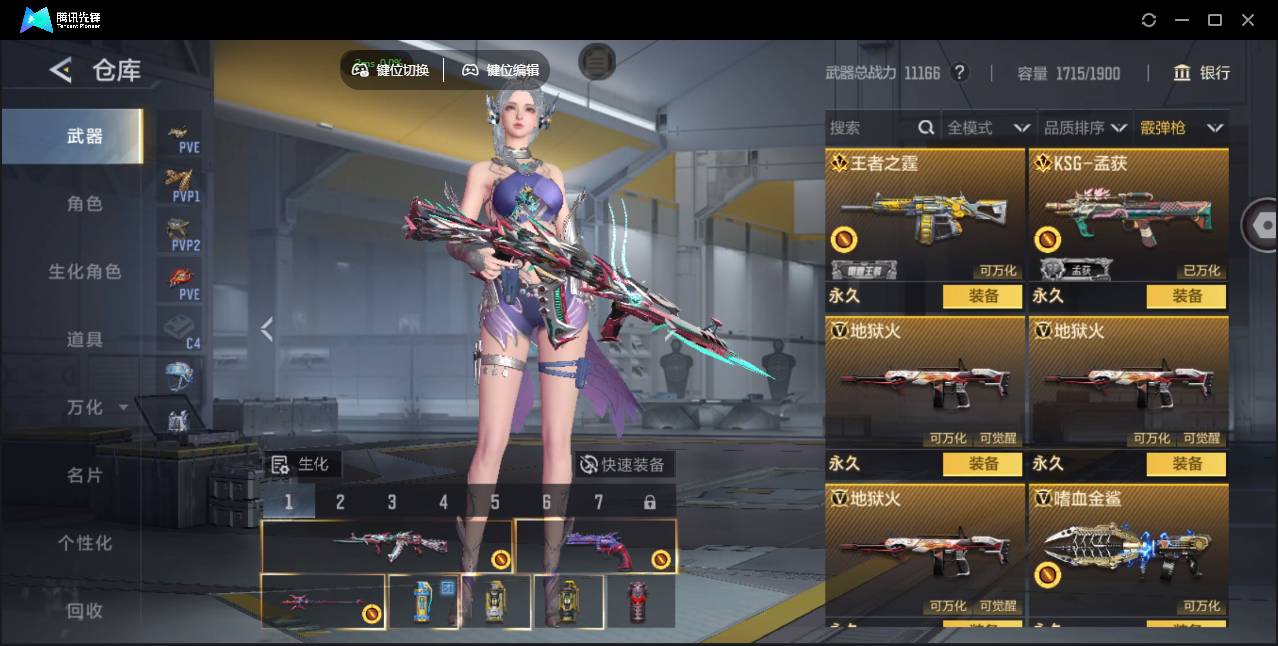This screenshot has width=1278, height=646.
Task: Open the 回收 recycle category
Action: pyautogui.click(x=84, y=610)
